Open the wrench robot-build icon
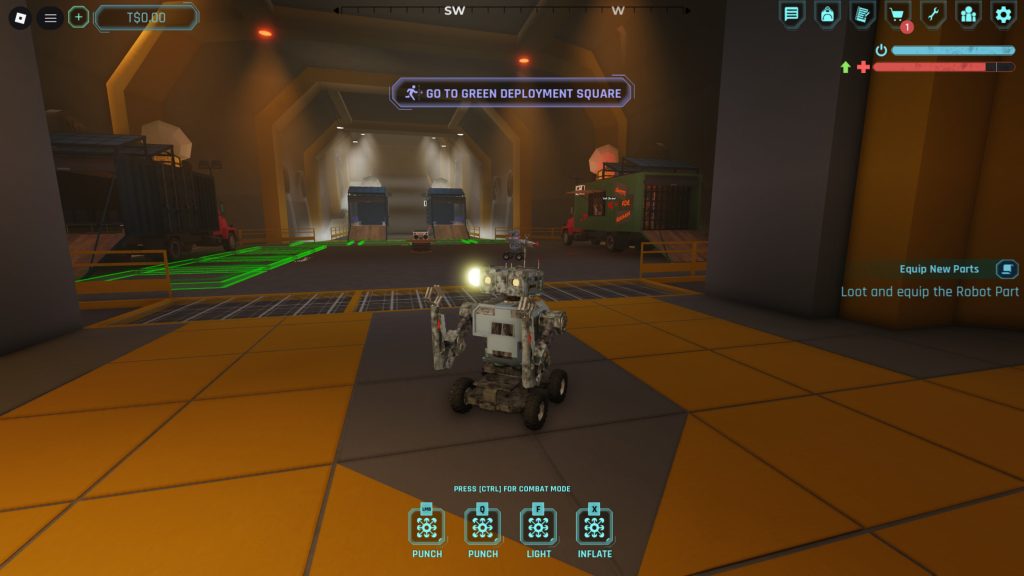 coord(932,14)
